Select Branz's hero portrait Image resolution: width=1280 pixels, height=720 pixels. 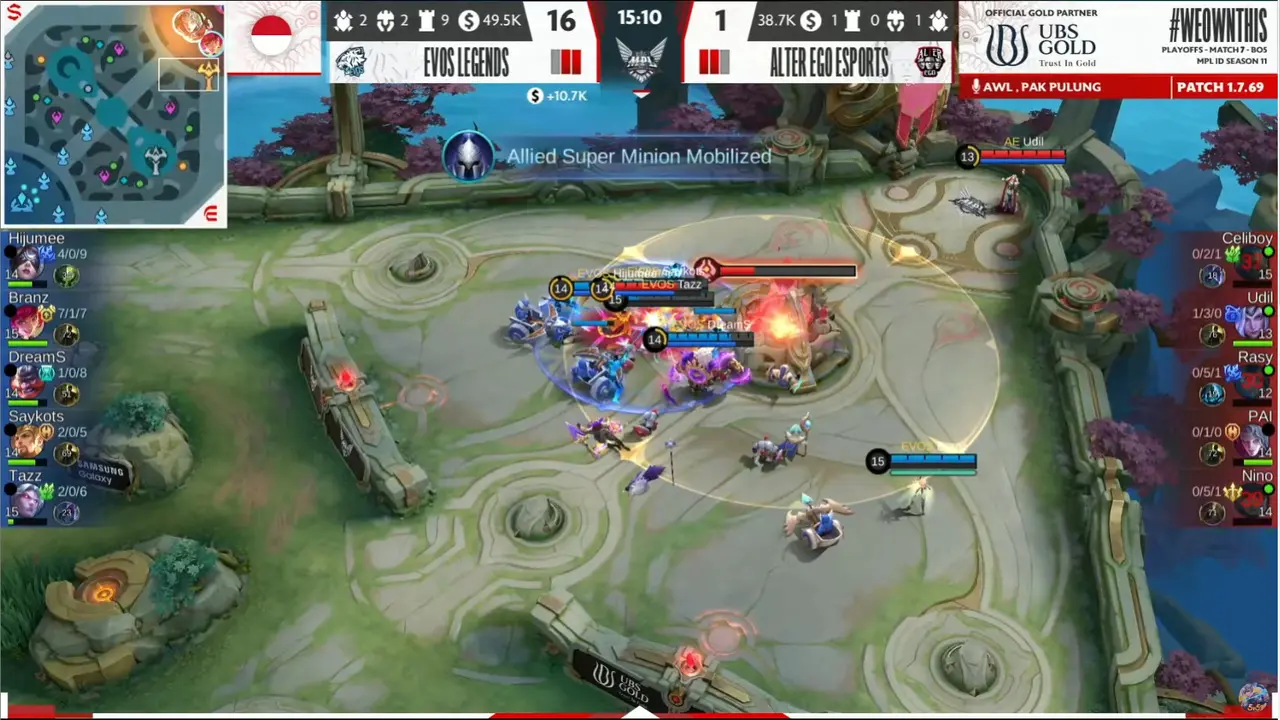click(27, 322)
